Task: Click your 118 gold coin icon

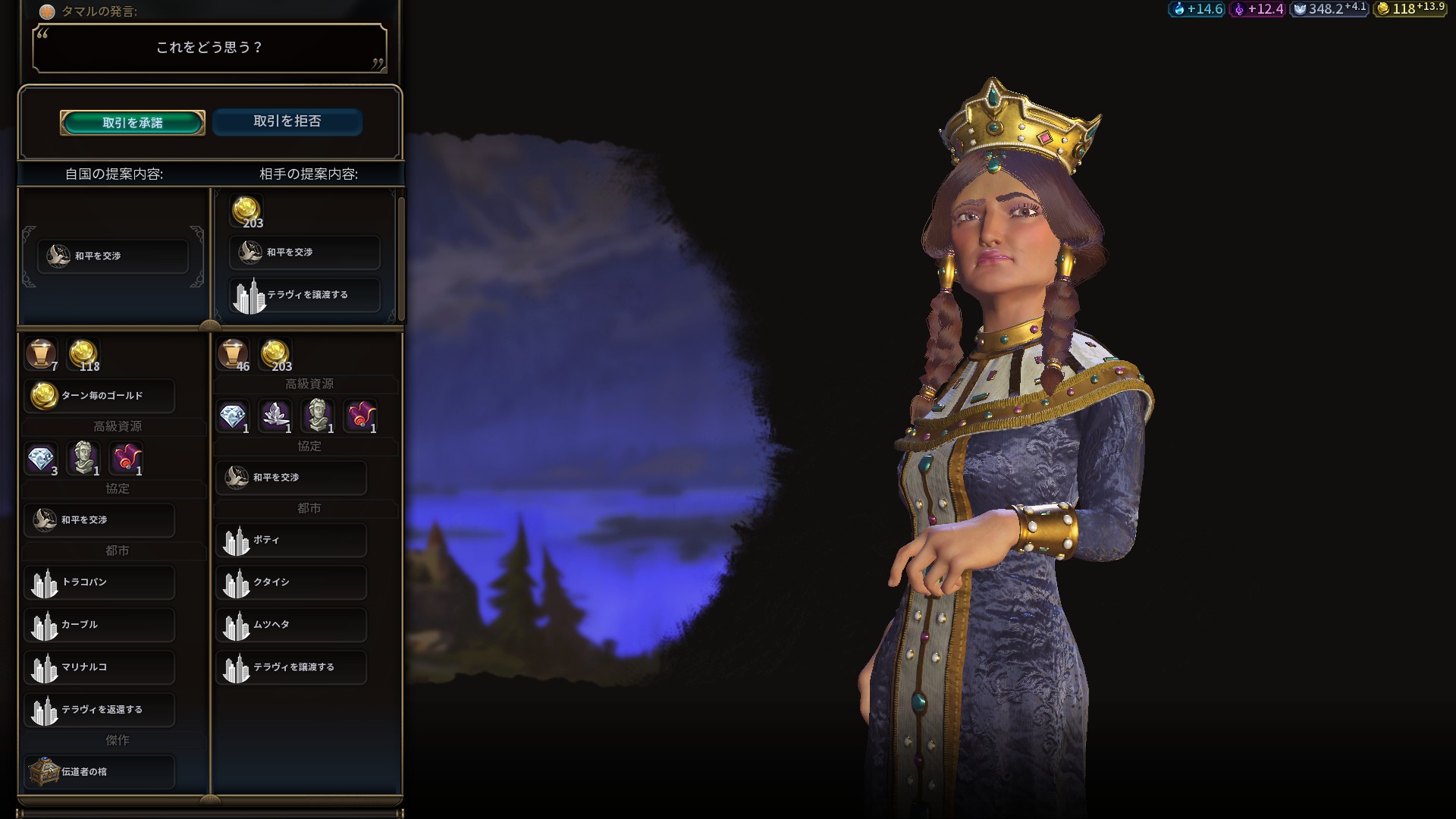Action: point(83,355)
